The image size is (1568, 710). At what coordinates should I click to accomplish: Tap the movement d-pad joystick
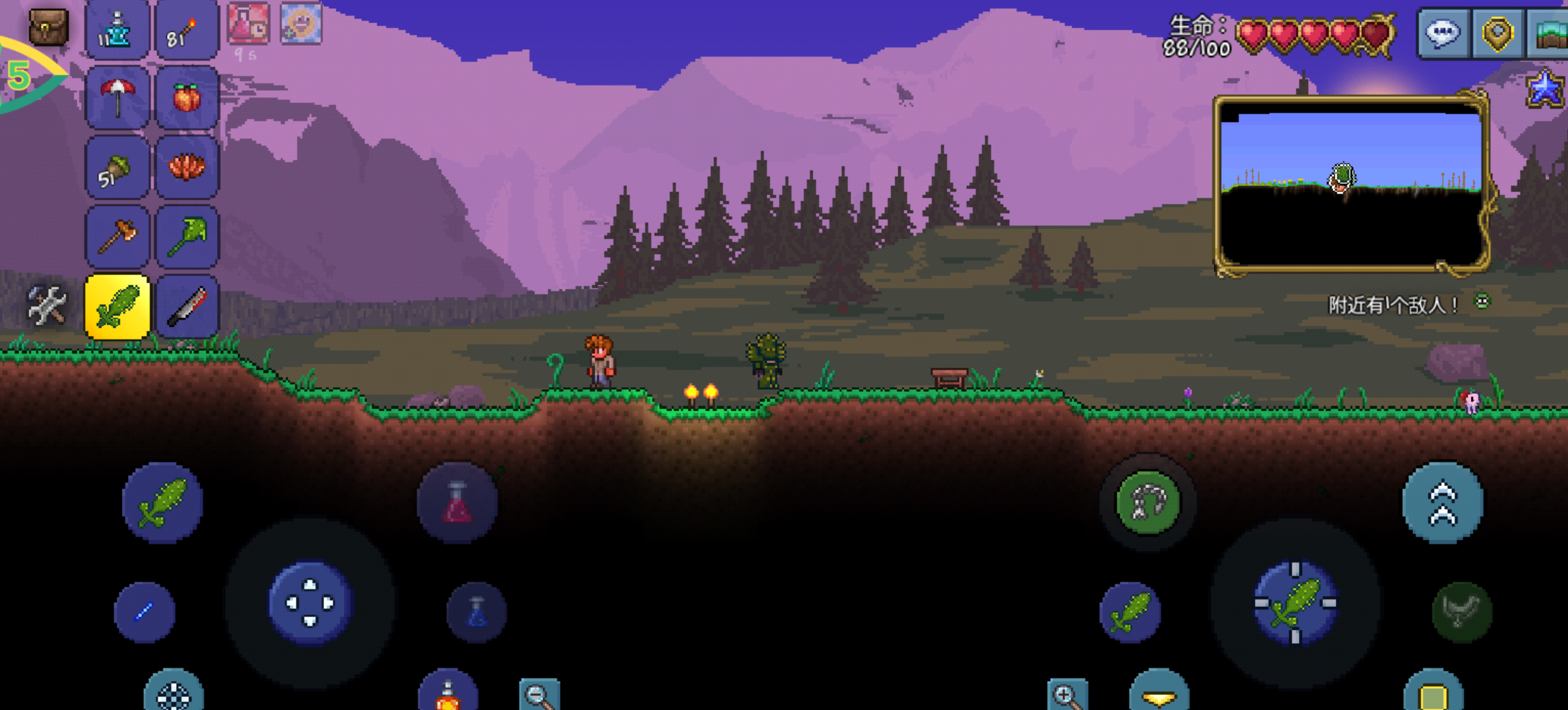[310, 603]
